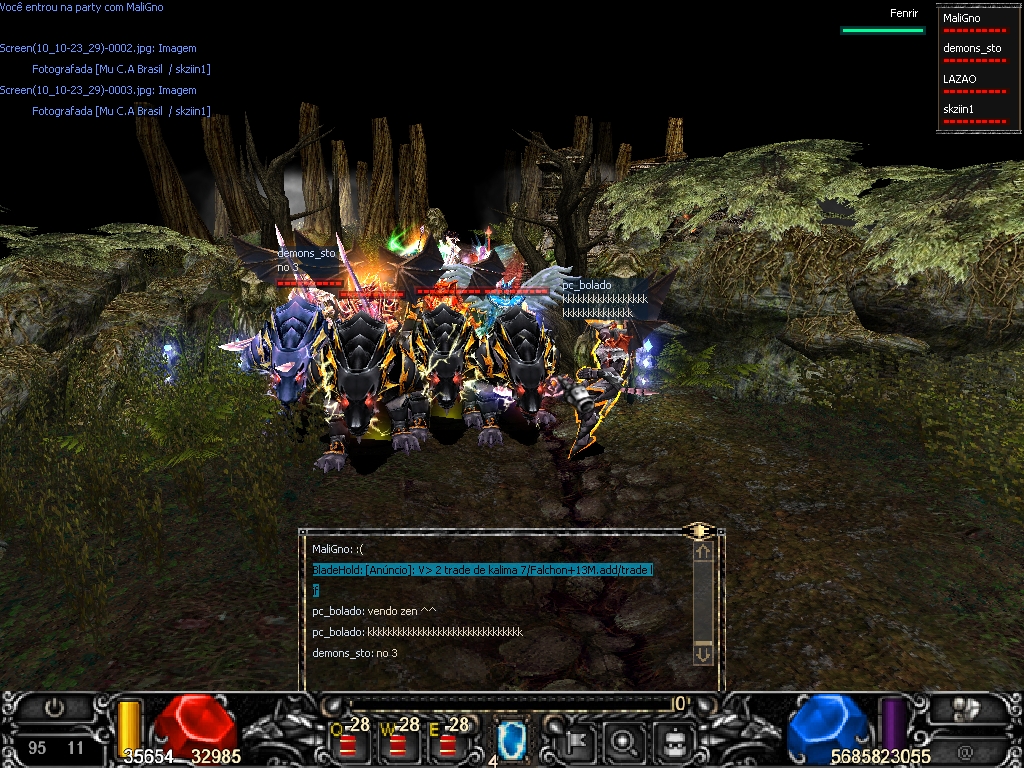This screenshot has width=1024, height=768.
Task: Click the magnifying glass button
Action: [625, 742]
